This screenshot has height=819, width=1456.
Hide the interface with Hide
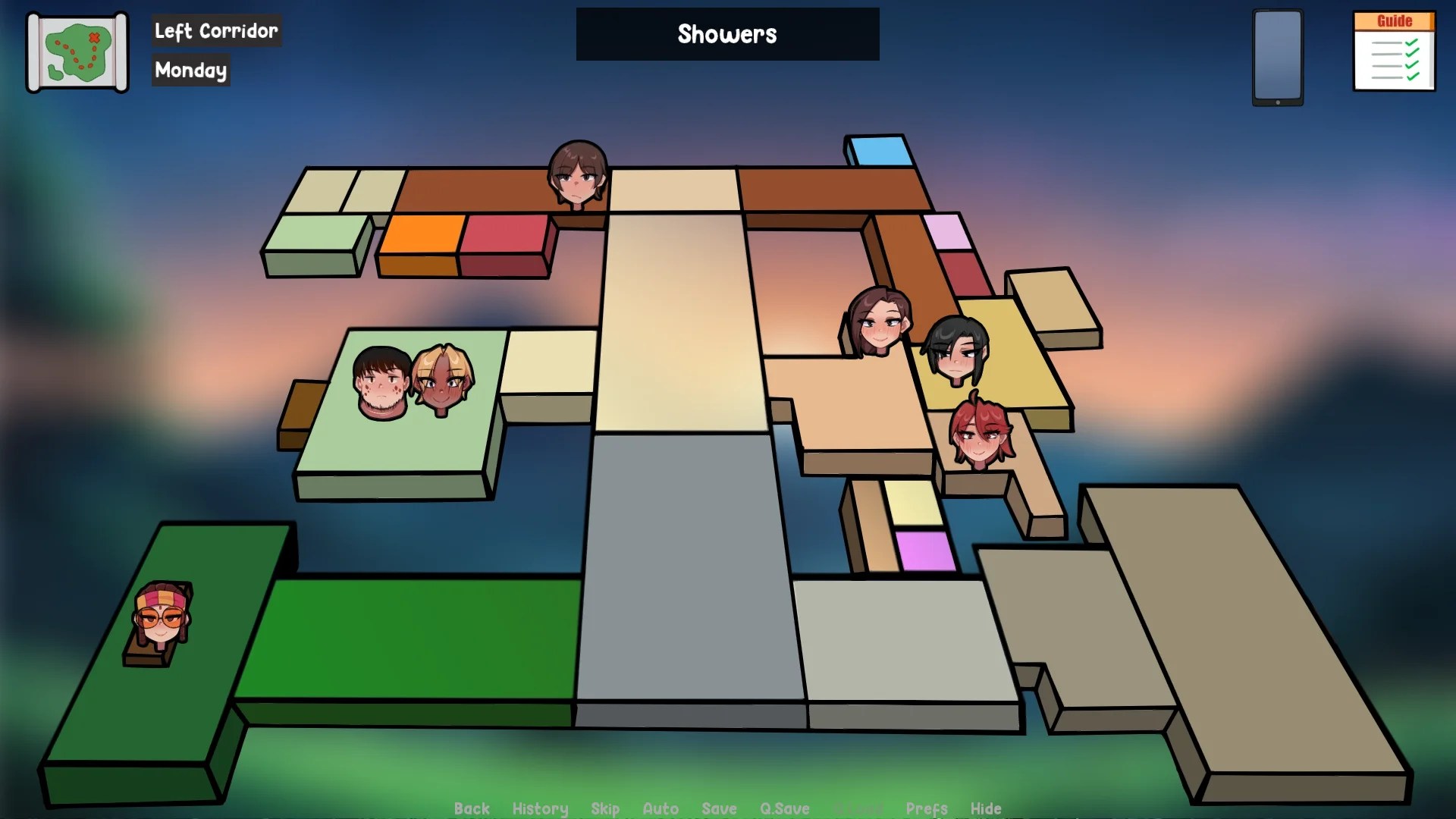[x=986, y=808]
